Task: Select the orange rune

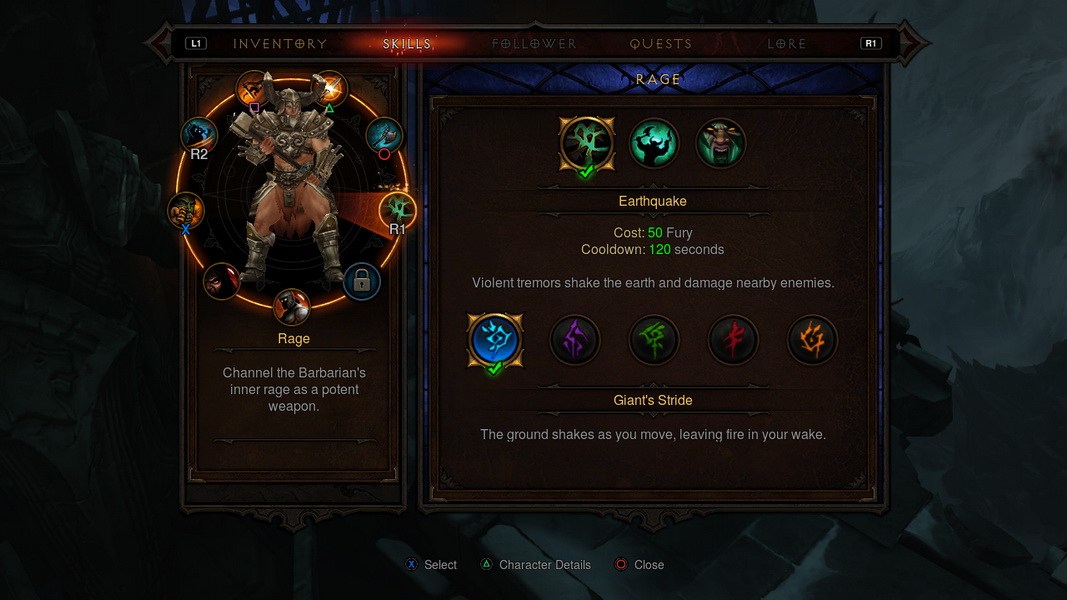Action: click(x=812, y=340)
